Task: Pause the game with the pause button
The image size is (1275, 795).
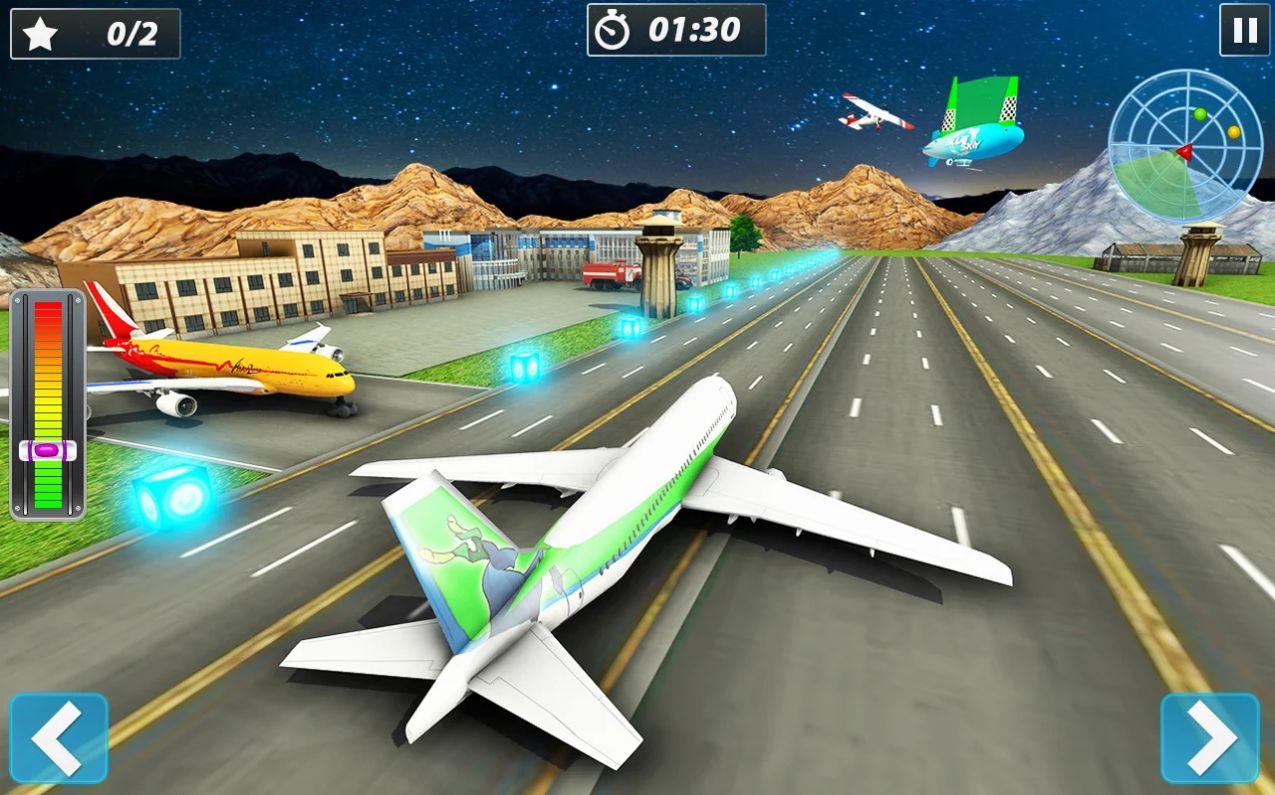Action: [1244, 30]
